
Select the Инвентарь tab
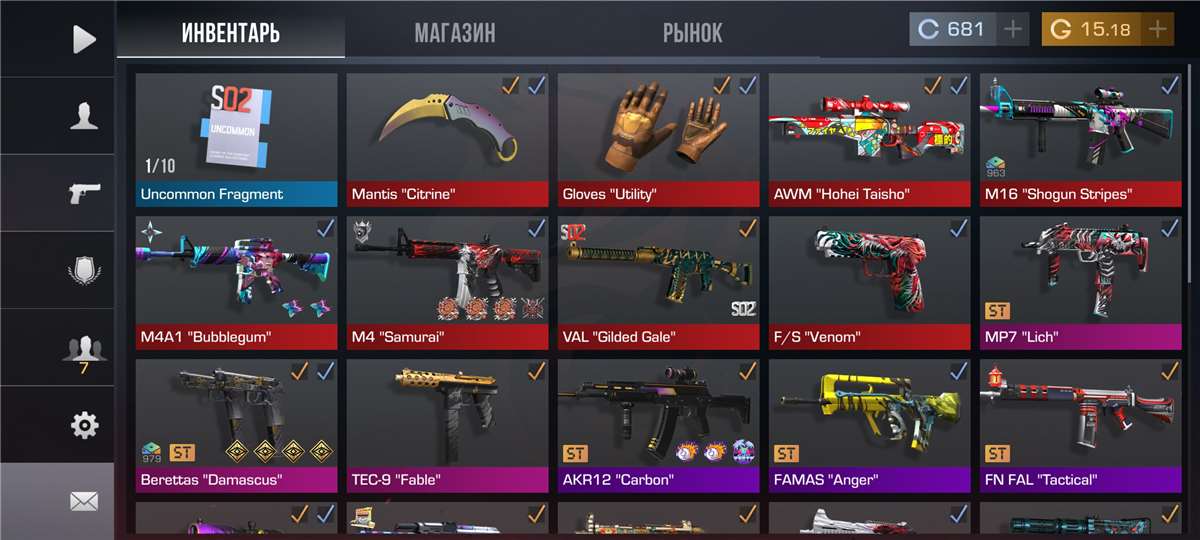click(231, 33)
